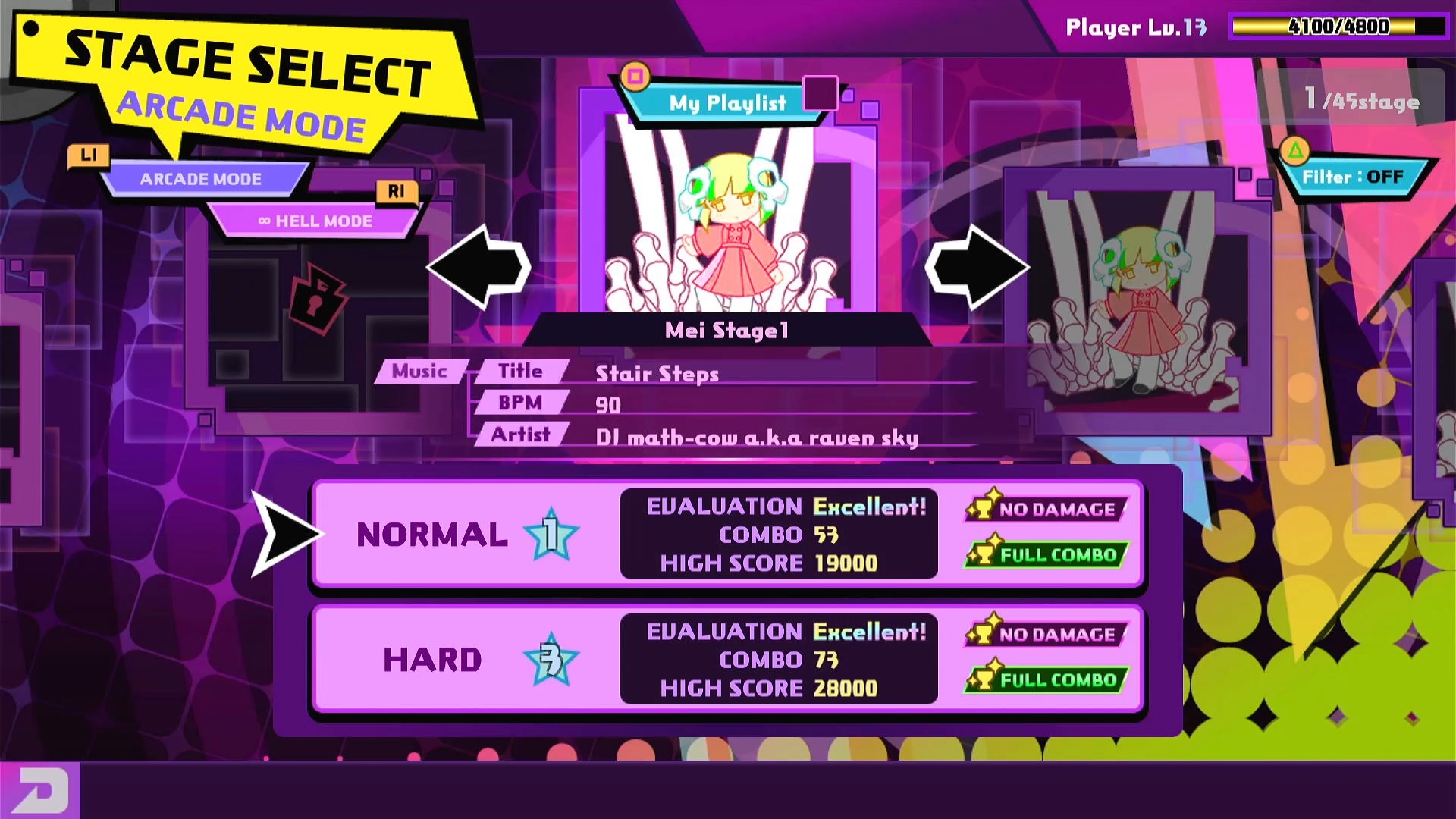
Task: Tick the My Playlist checkbox
Action: [820, 94]
